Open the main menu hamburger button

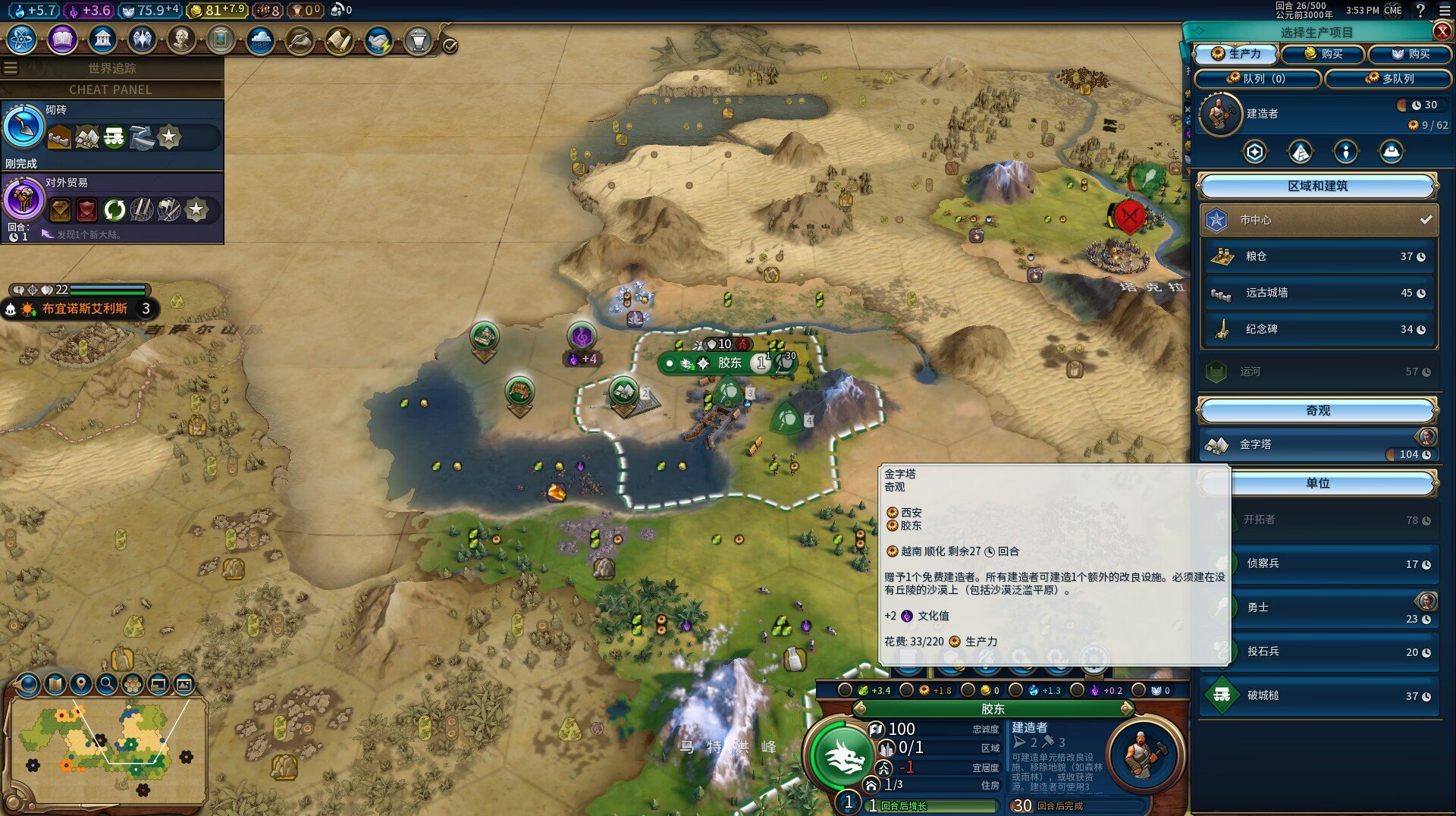pyautogui.click(x=1443, y=10)
